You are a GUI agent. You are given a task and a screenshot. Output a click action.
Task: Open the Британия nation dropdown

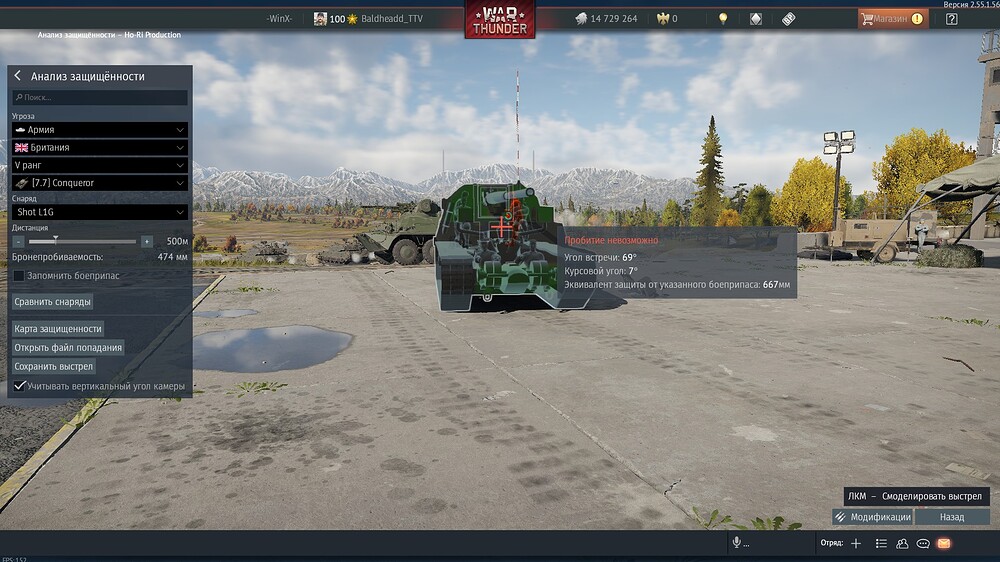[x=100, y=148]
